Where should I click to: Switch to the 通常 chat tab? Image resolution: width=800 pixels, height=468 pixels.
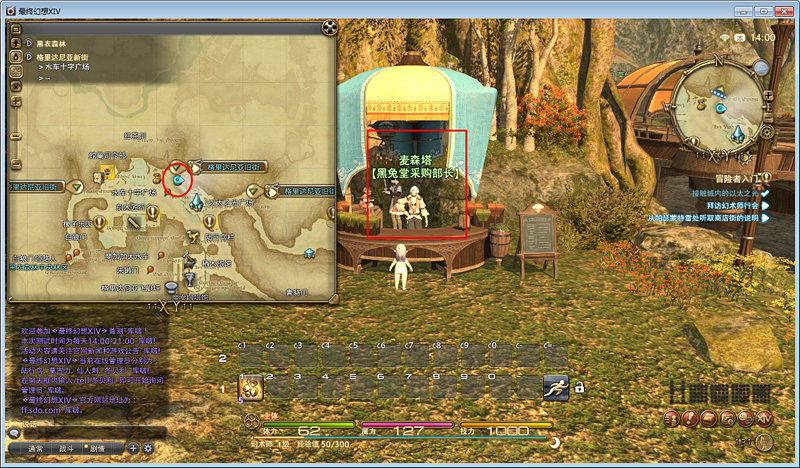[35, 448]
